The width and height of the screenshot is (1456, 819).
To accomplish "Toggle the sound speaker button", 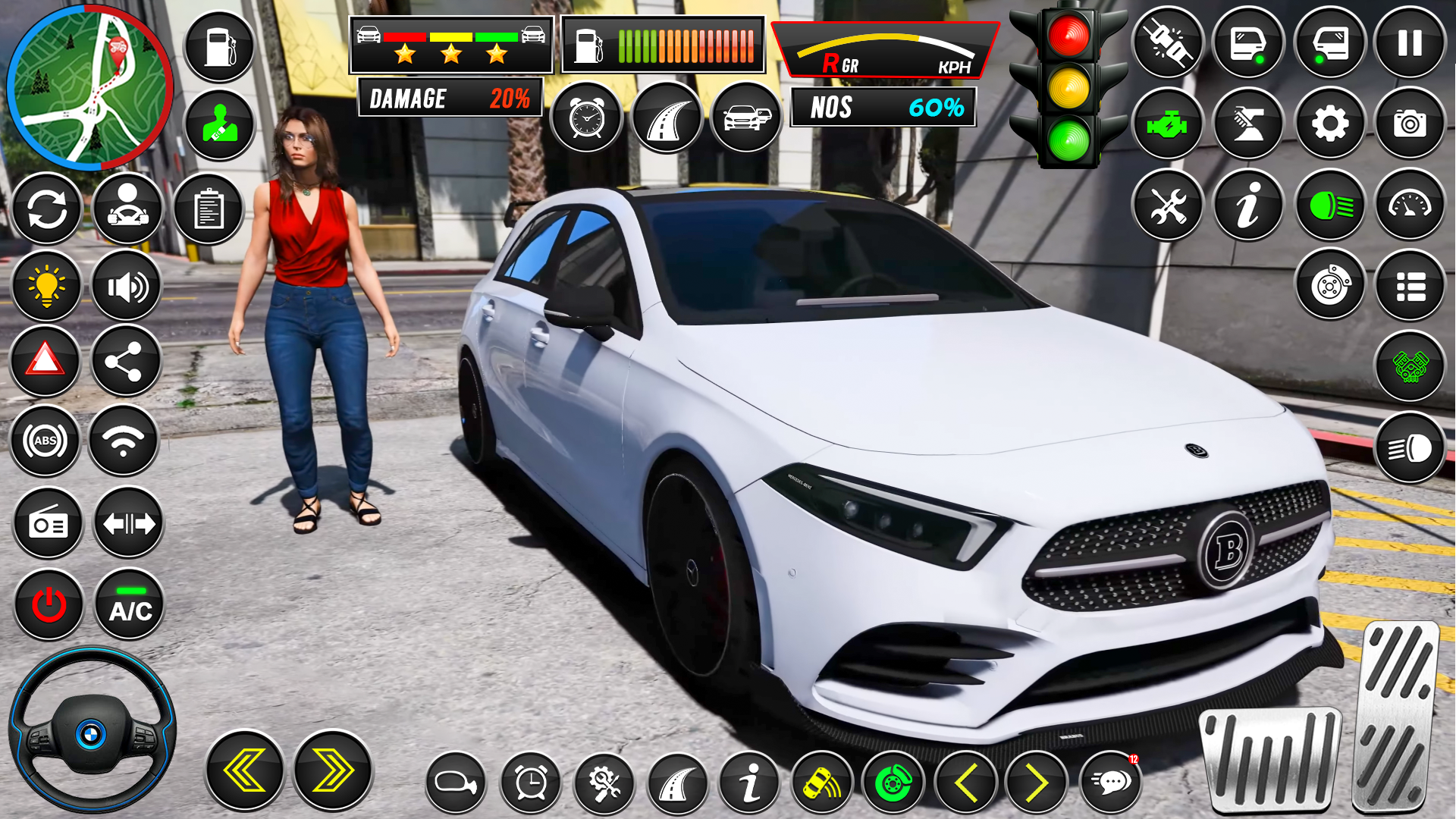I will coord(126,287).
